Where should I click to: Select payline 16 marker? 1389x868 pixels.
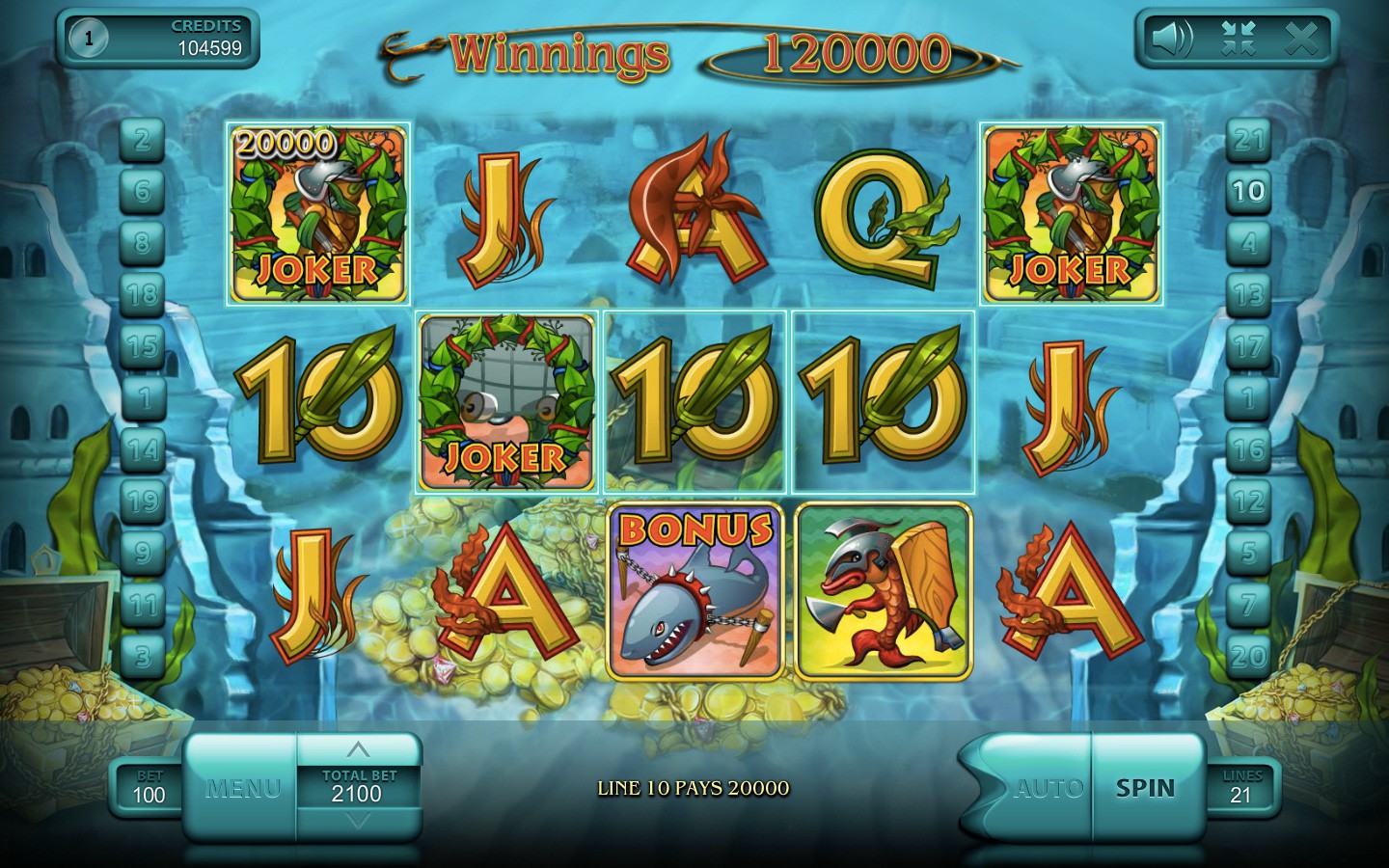click(1248, 448)
